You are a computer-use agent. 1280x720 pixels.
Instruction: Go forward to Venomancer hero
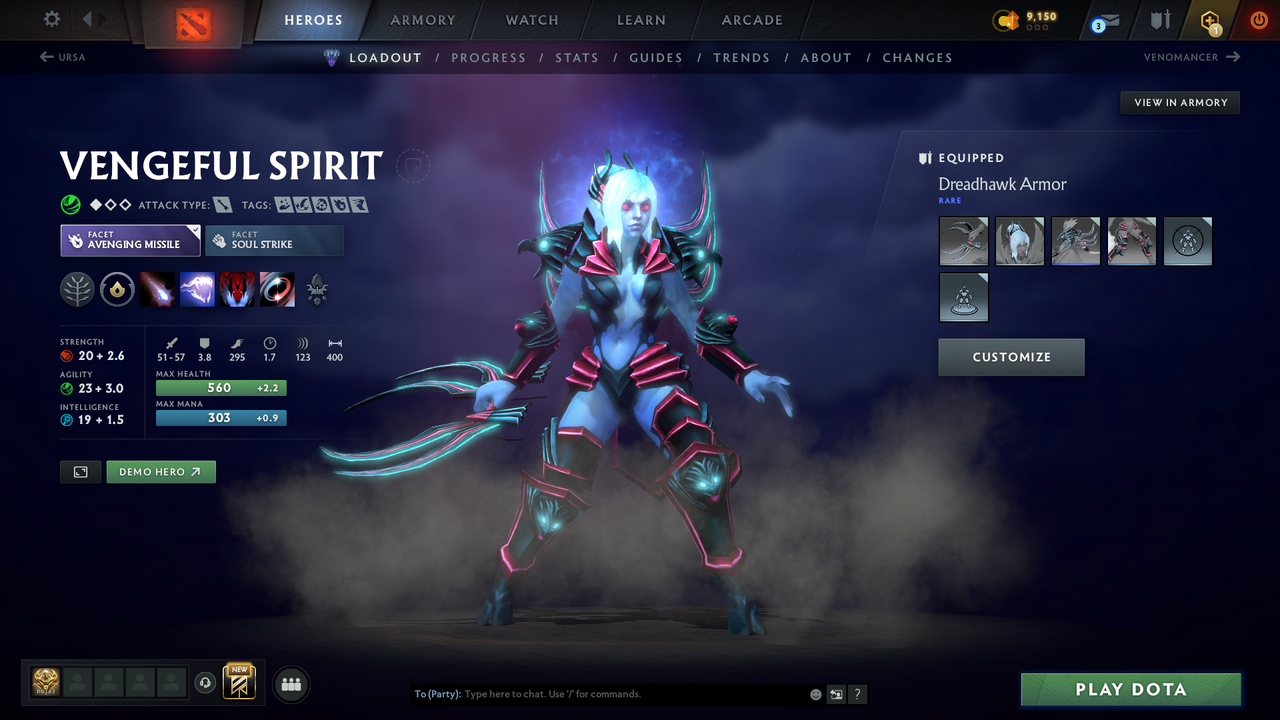pyautogui.click(x=1190, y=57)
